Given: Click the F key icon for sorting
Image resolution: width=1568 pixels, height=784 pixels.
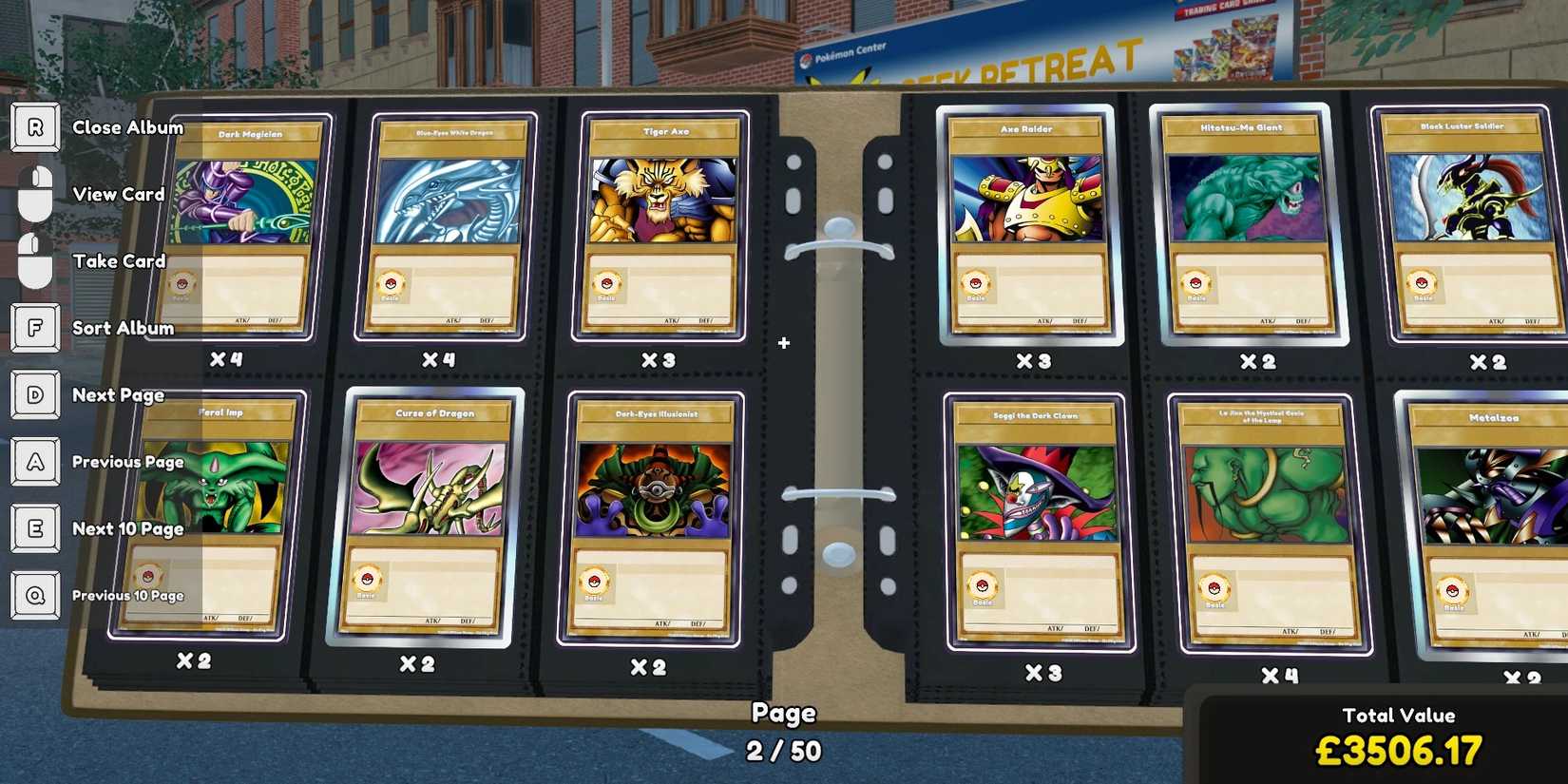Looking at the screenshot, I should point(35,328).
